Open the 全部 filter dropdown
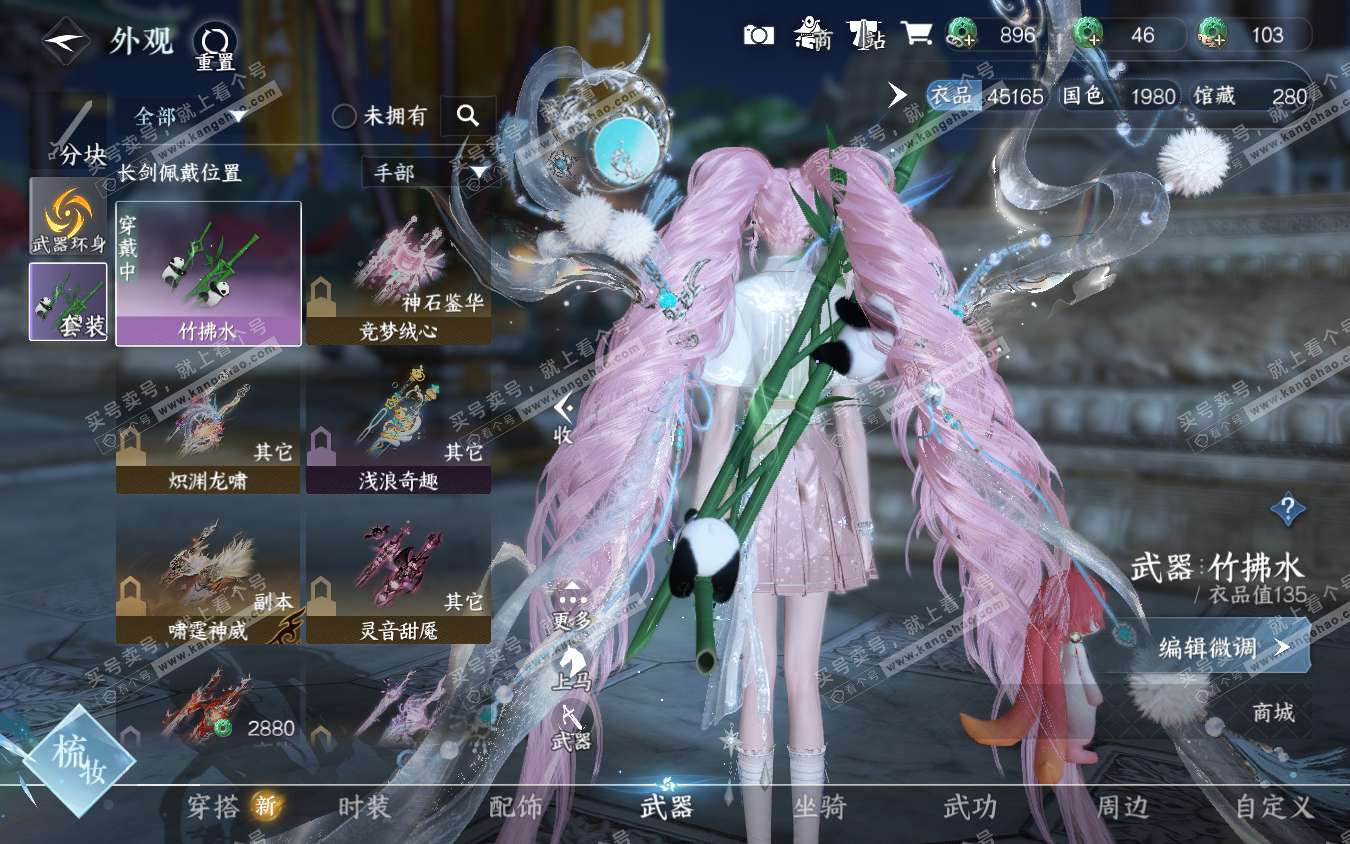 coord(190,116)
